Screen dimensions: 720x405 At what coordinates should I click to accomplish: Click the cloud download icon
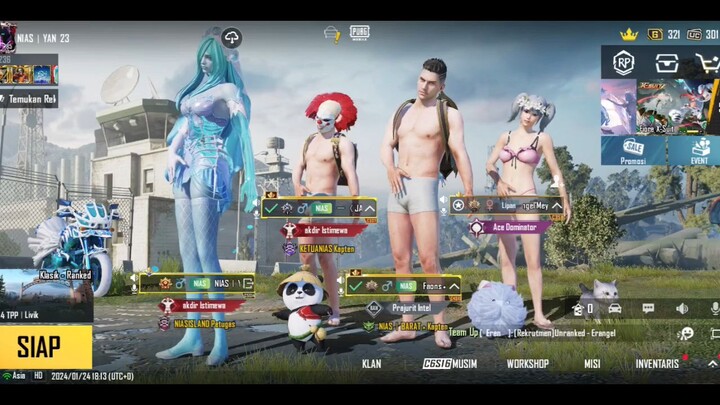[231, 38]
